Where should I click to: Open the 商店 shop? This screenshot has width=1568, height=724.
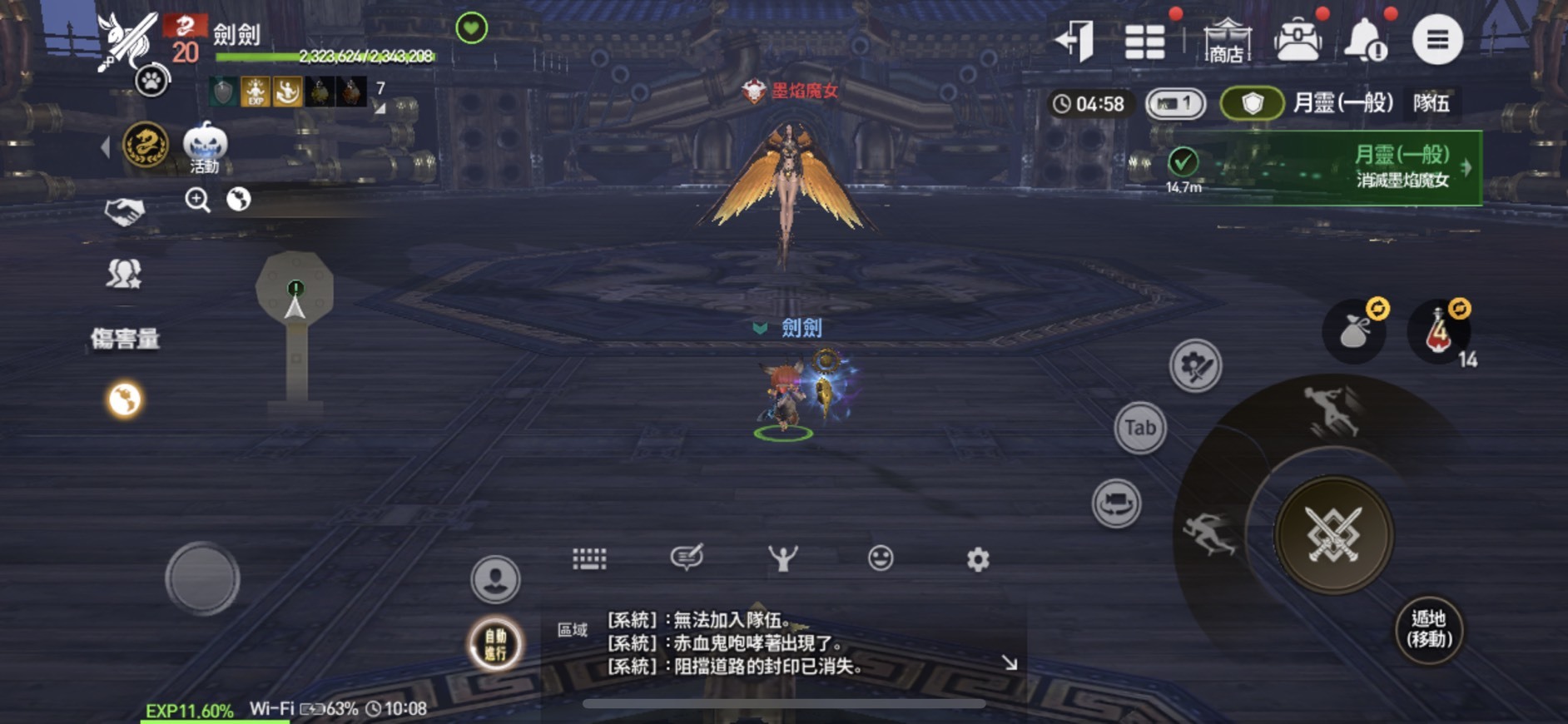coord(1226,37)
